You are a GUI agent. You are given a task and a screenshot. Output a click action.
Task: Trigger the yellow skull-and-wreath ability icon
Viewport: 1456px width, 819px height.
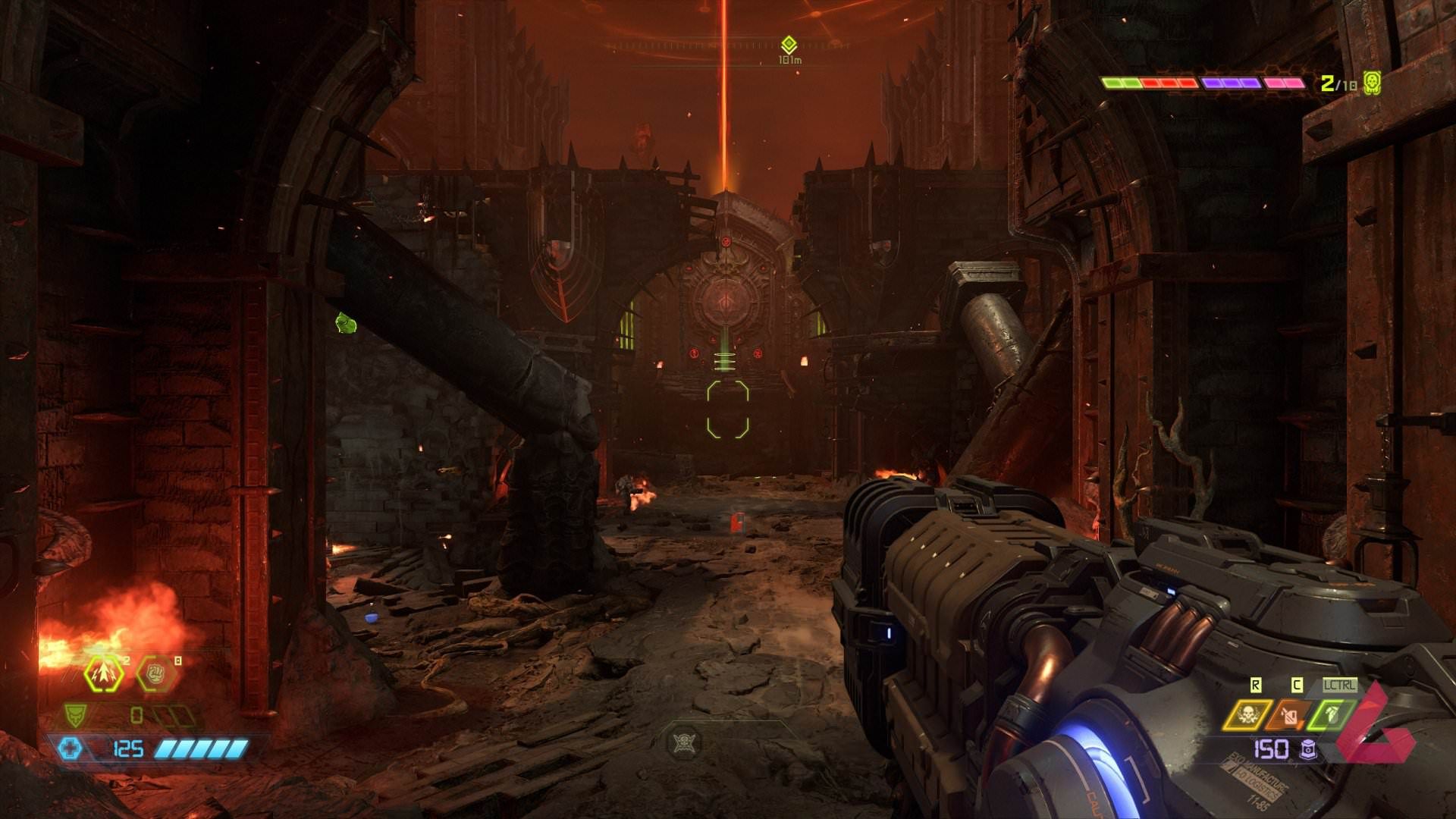pyautogui.click(x=1247, y=714)
